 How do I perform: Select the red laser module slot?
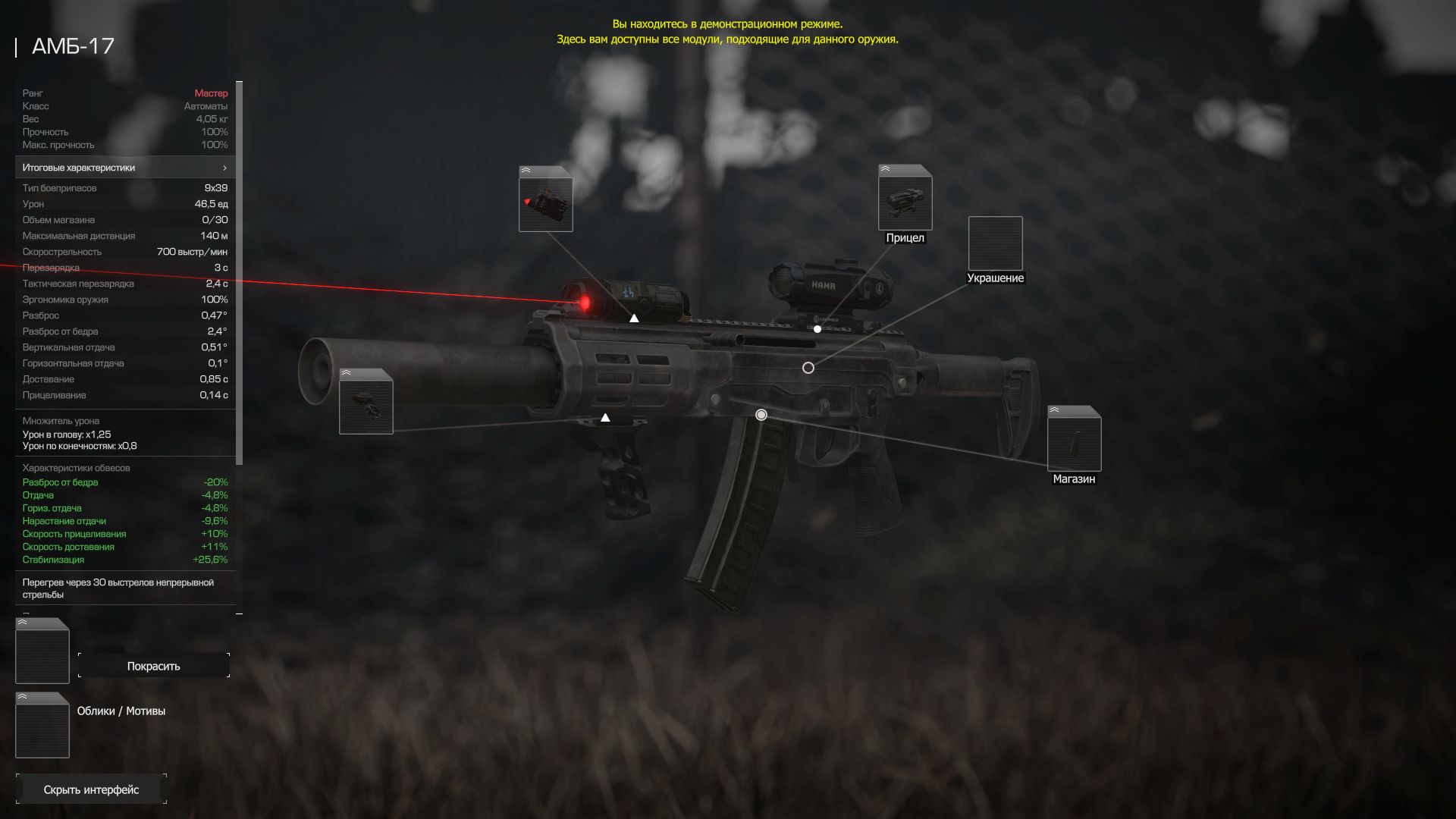click(x=545, y=199)
